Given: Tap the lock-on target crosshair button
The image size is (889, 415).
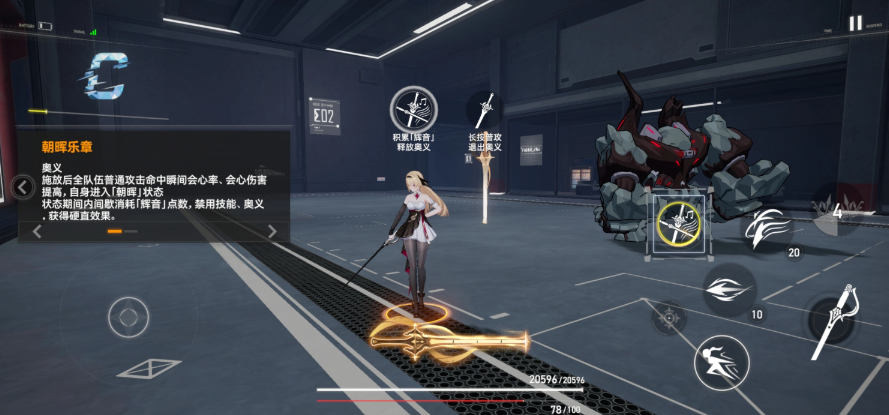Looking at the screenshot, I should tap(669, 318).
